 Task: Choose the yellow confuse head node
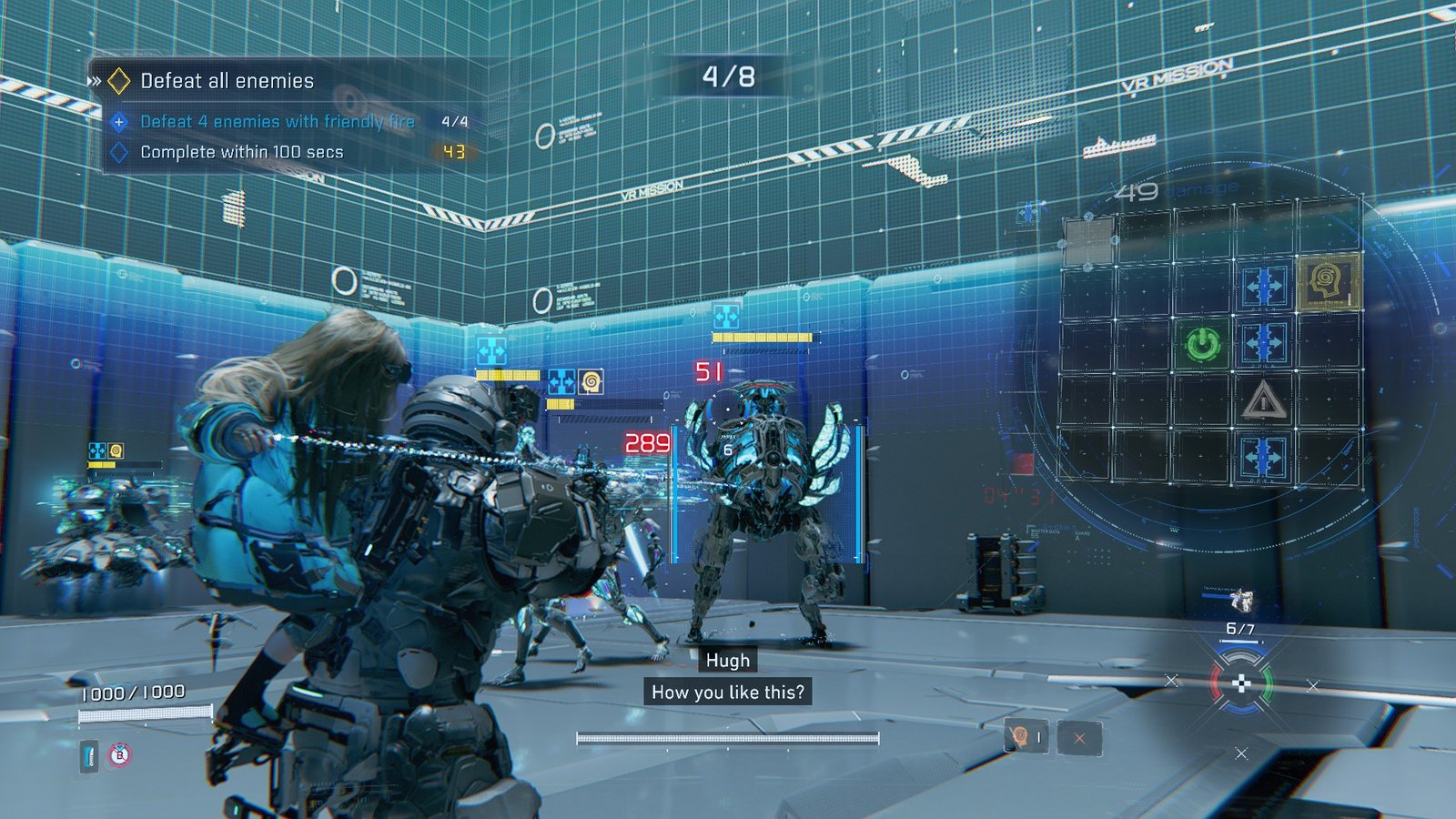1328,282
